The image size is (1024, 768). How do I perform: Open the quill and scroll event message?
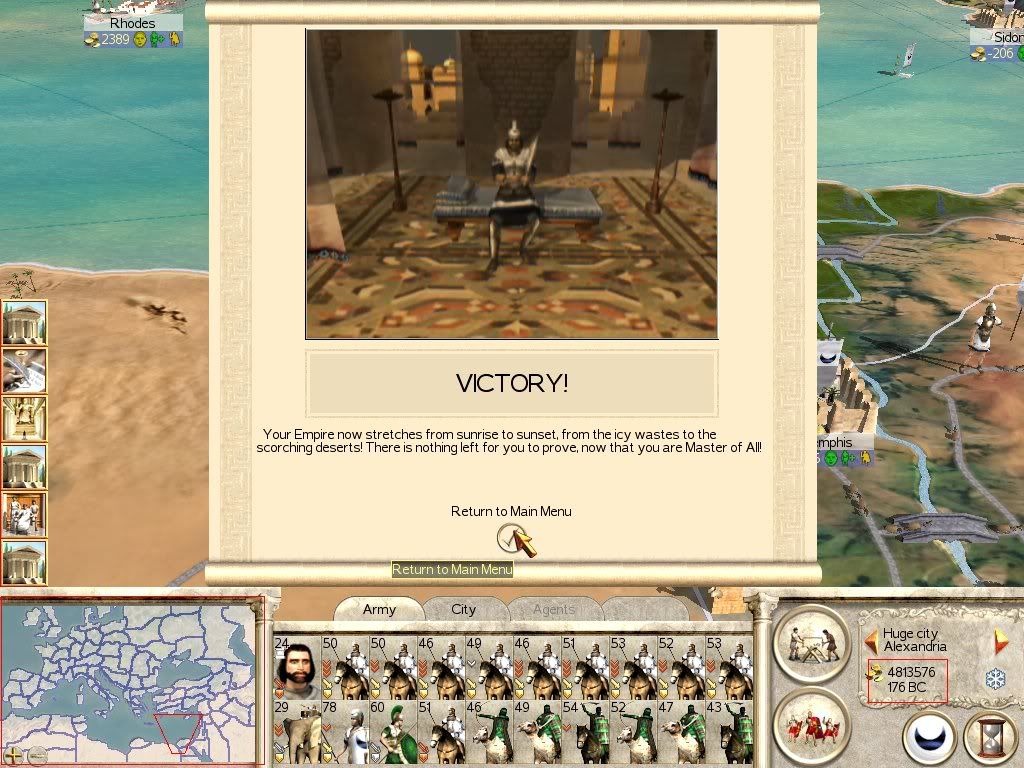24,370
